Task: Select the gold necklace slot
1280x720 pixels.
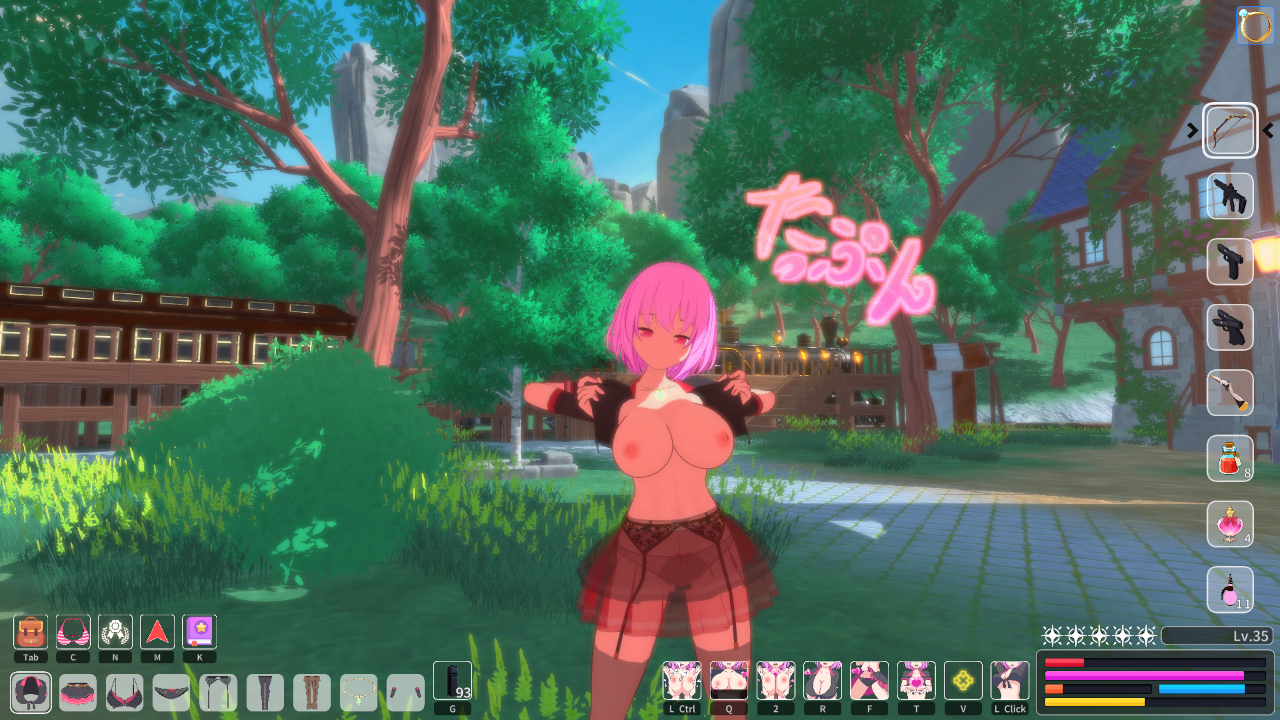Action: tap(359, 692)
